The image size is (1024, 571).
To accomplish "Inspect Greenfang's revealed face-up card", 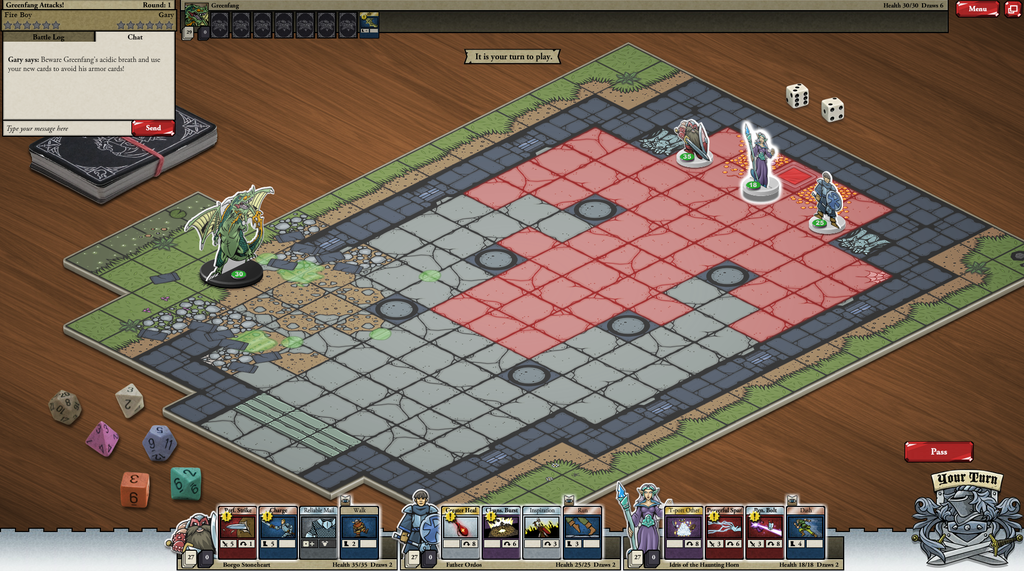I will click(369, 24).
